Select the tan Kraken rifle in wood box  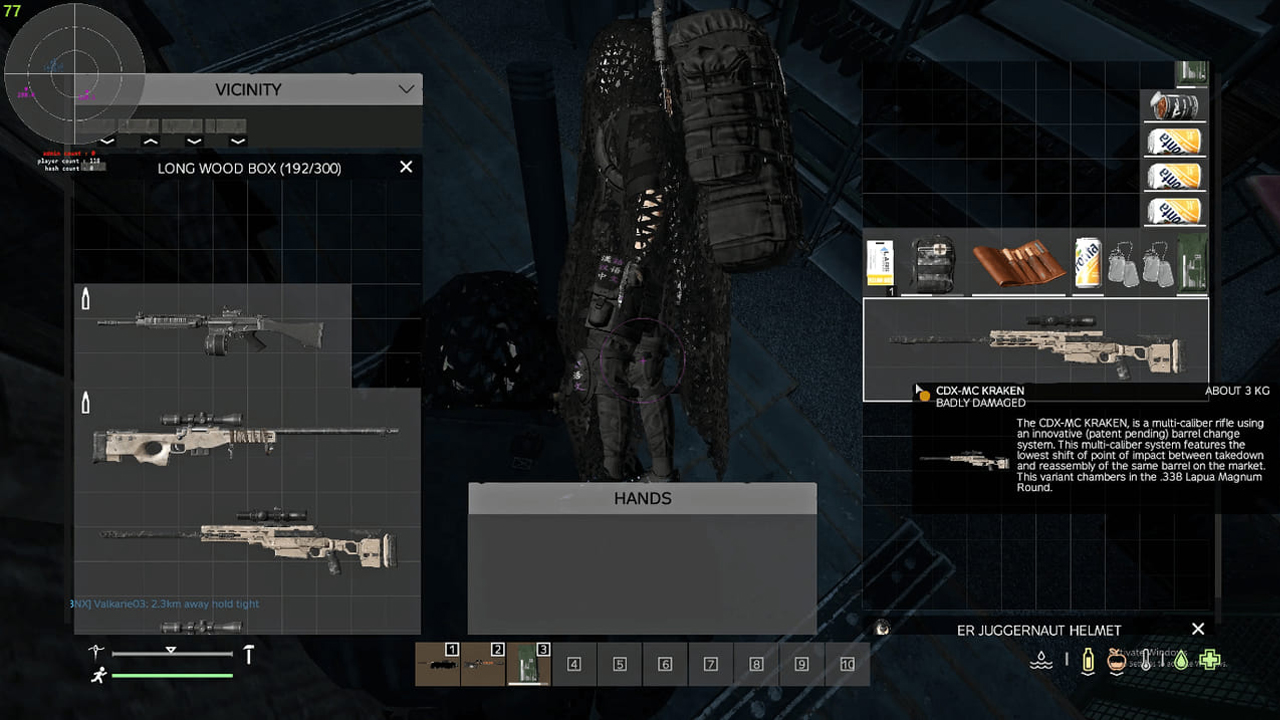pyautogui.click(x=250, y=540)
